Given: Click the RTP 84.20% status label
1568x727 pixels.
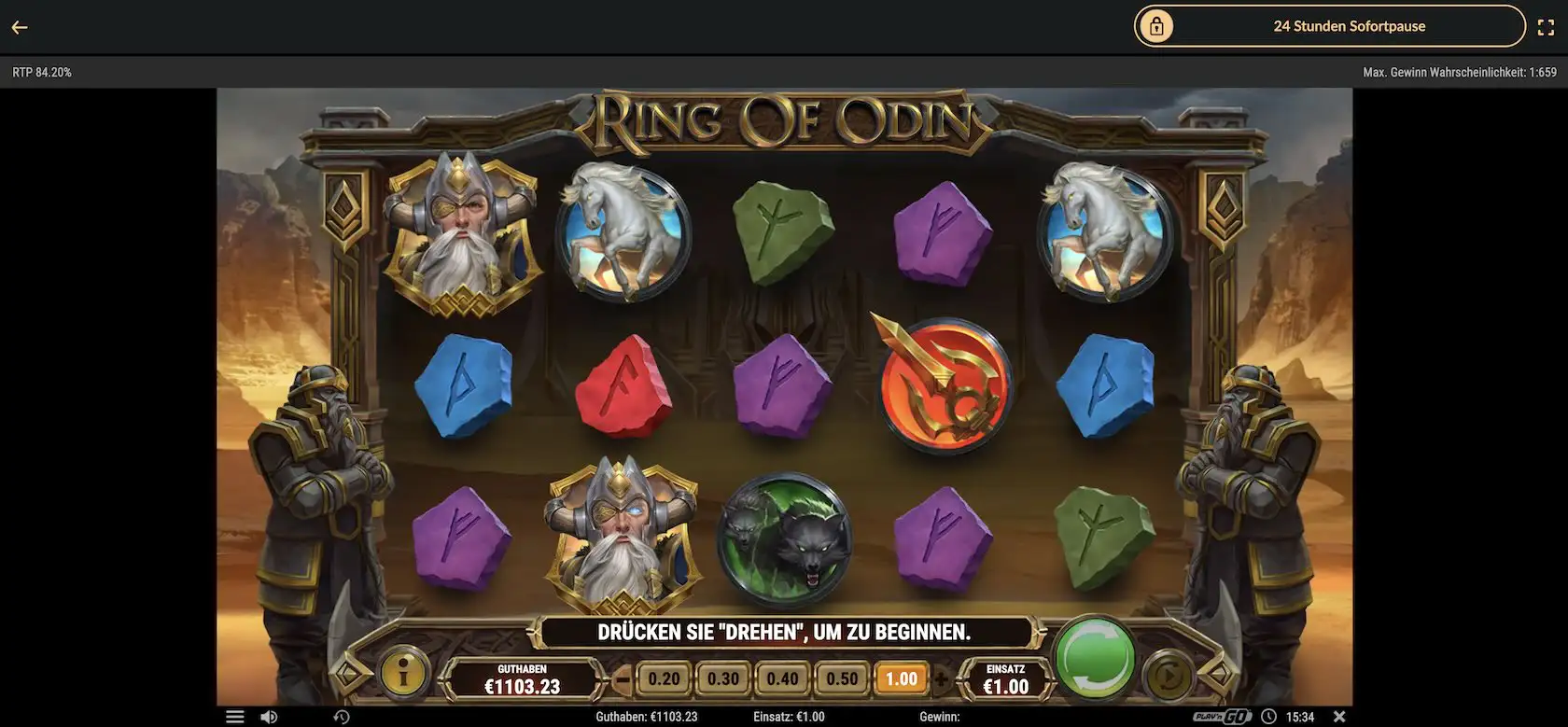Looking at the screenshot, I should coord(42,71).
